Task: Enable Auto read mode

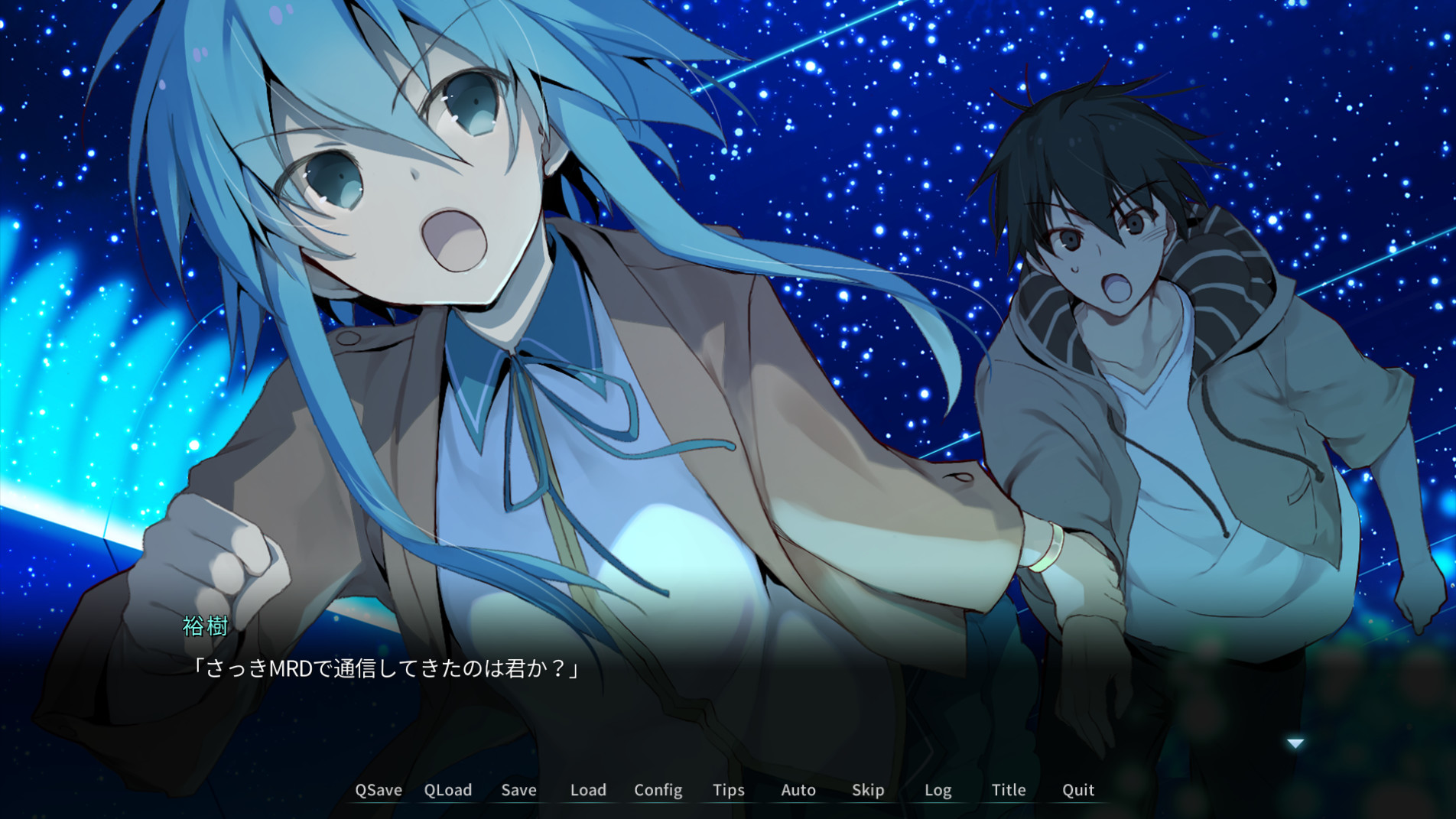Action: pyautogui.click(x=798, y=790)
